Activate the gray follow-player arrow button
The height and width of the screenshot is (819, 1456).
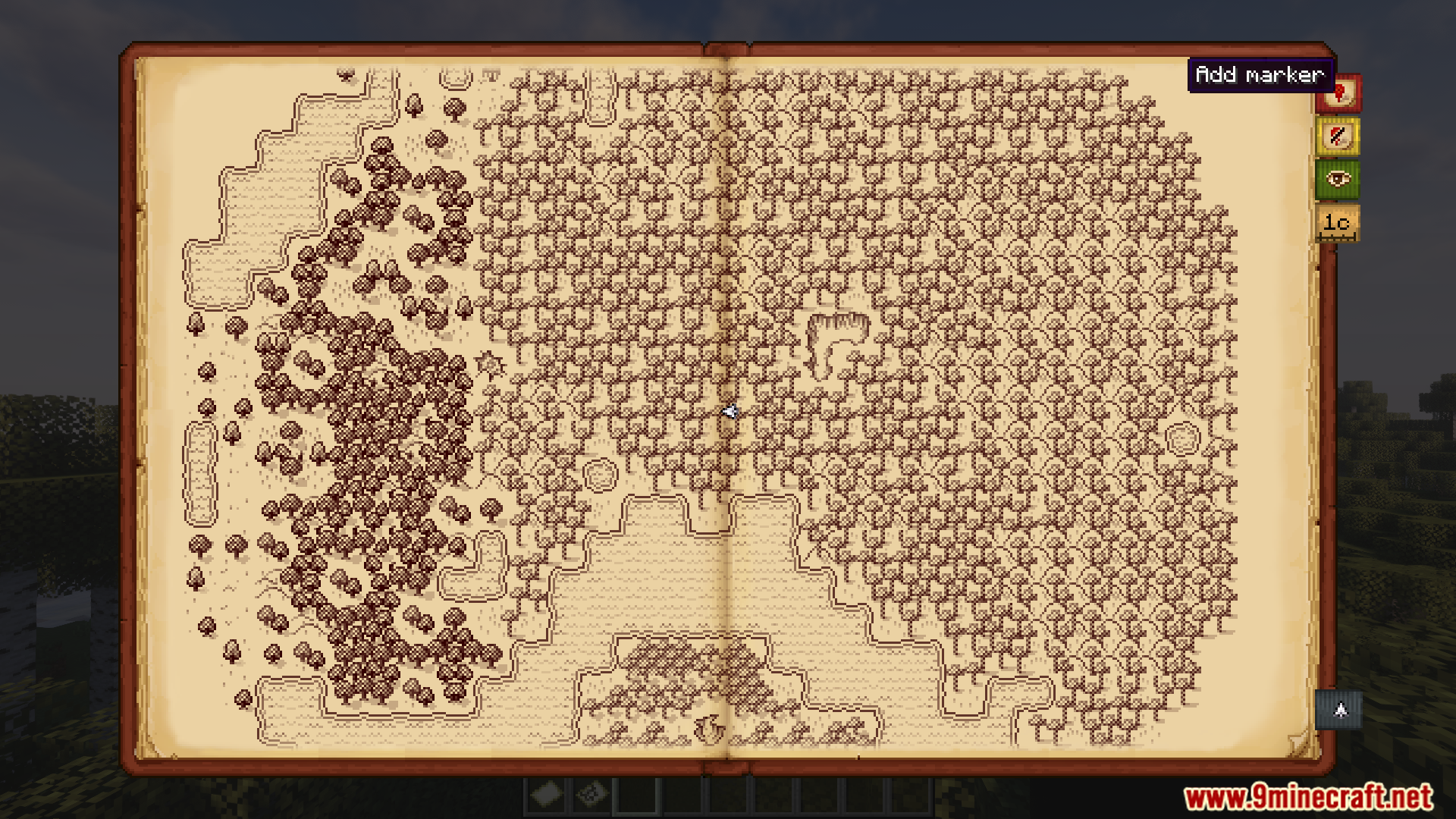(1339, 711)
